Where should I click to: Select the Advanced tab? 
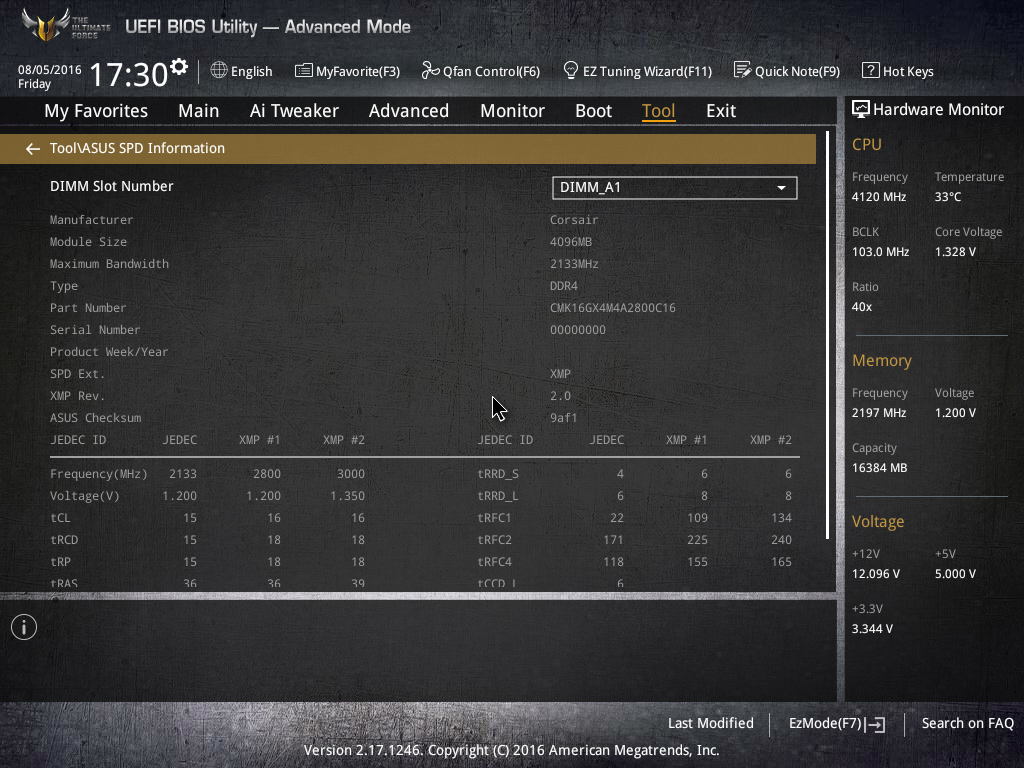coord(408,111)
